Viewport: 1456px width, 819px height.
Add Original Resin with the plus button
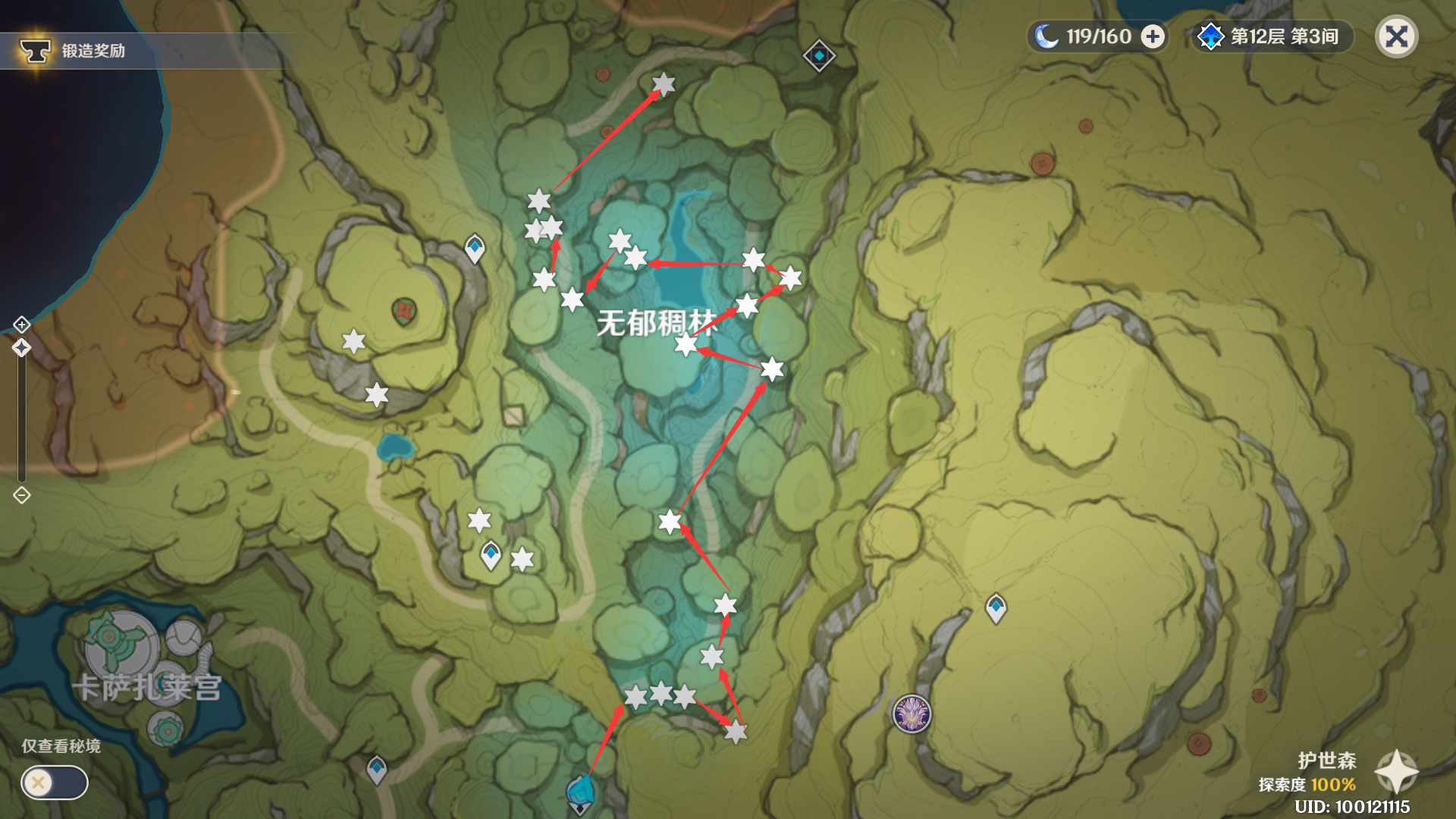coord(1153,36)
